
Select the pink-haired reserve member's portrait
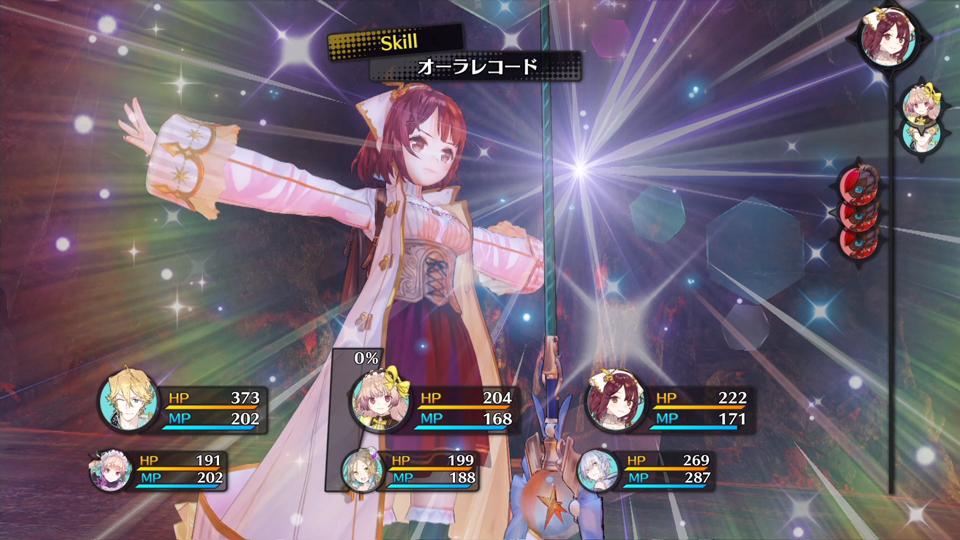pyautogui.click(x=110, y=468)
